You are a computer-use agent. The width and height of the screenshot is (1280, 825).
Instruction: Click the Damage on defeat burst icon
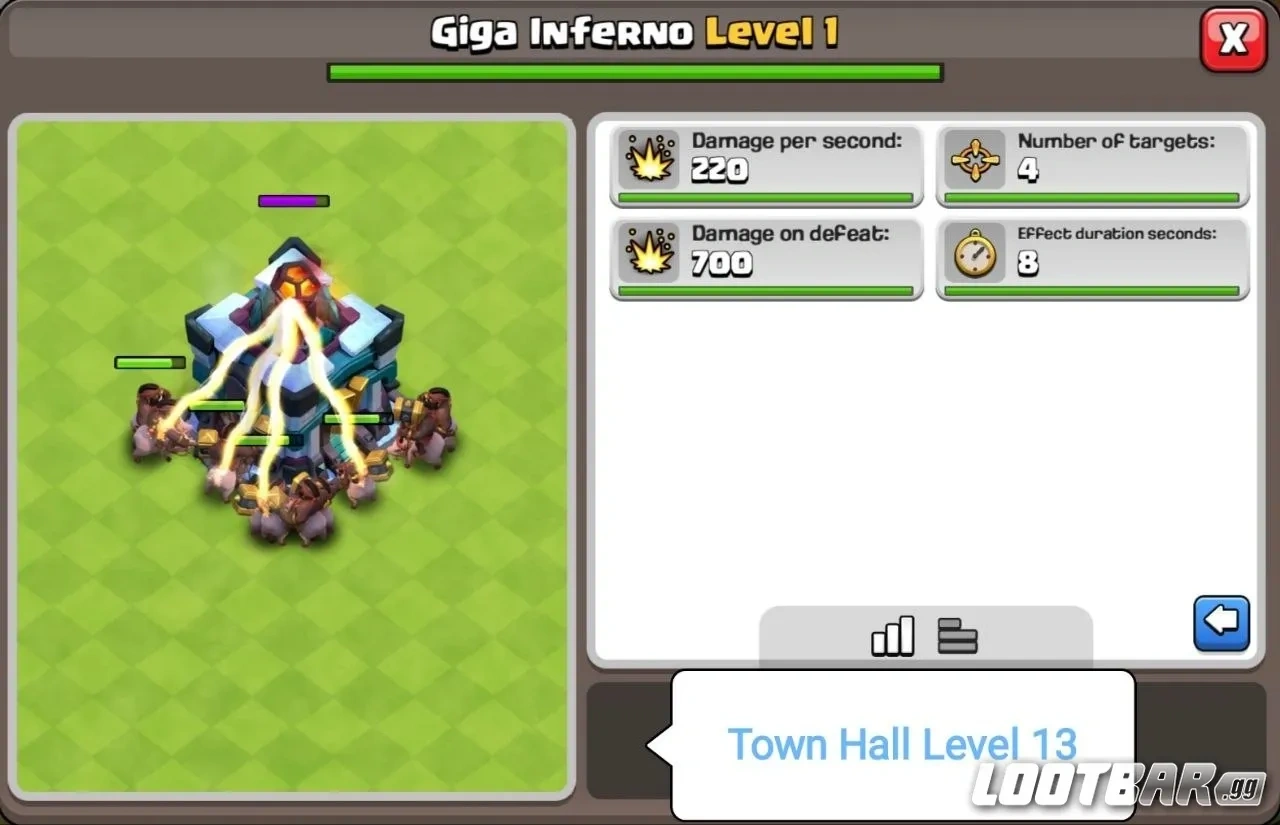[650, 251]
